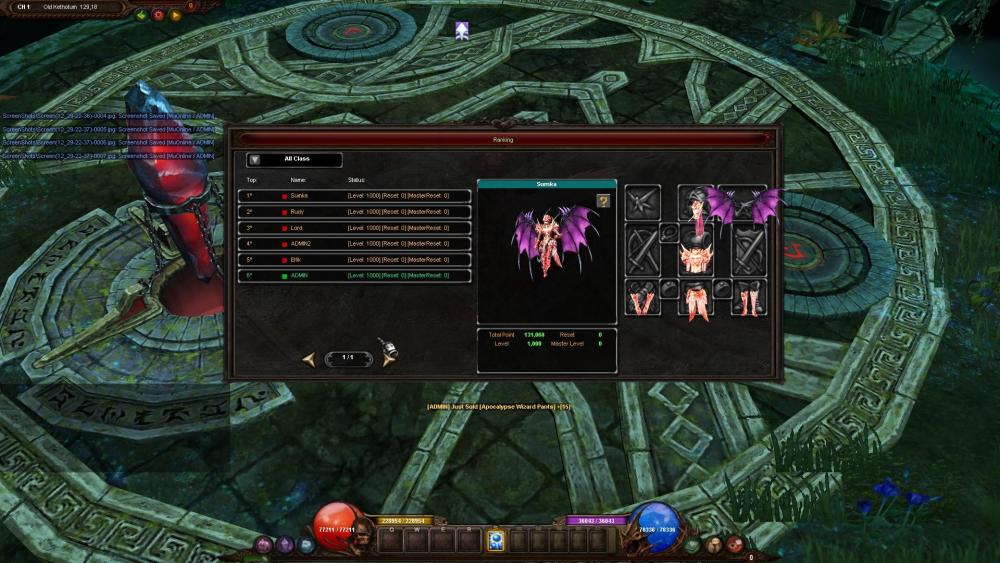Select the equipped gloves slot
Viewport: 1000px width, 563px height.
pos(643,298)
